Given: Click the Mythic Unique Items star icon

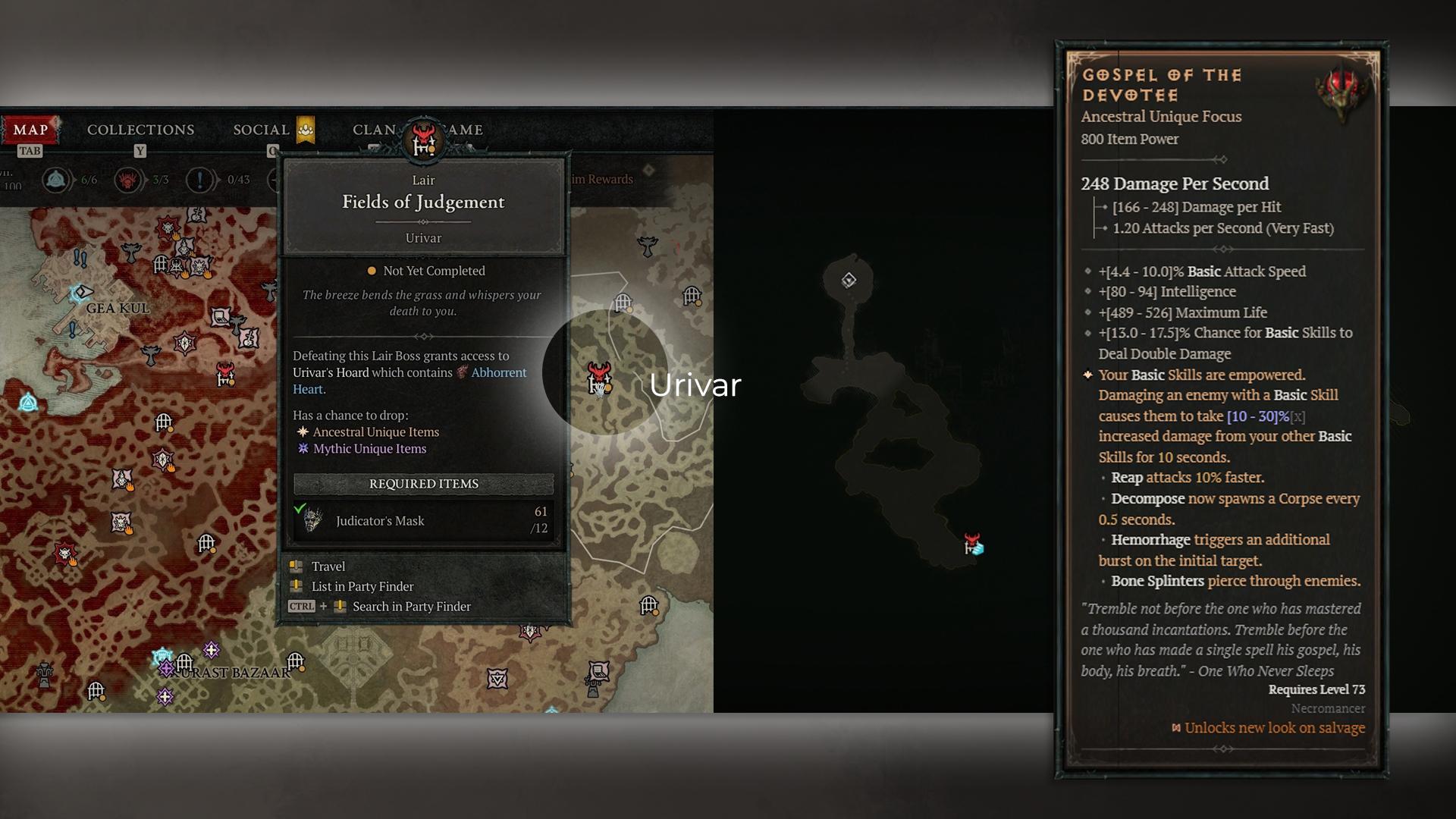Looking at the screenshot, I should (x=302, y=449).
